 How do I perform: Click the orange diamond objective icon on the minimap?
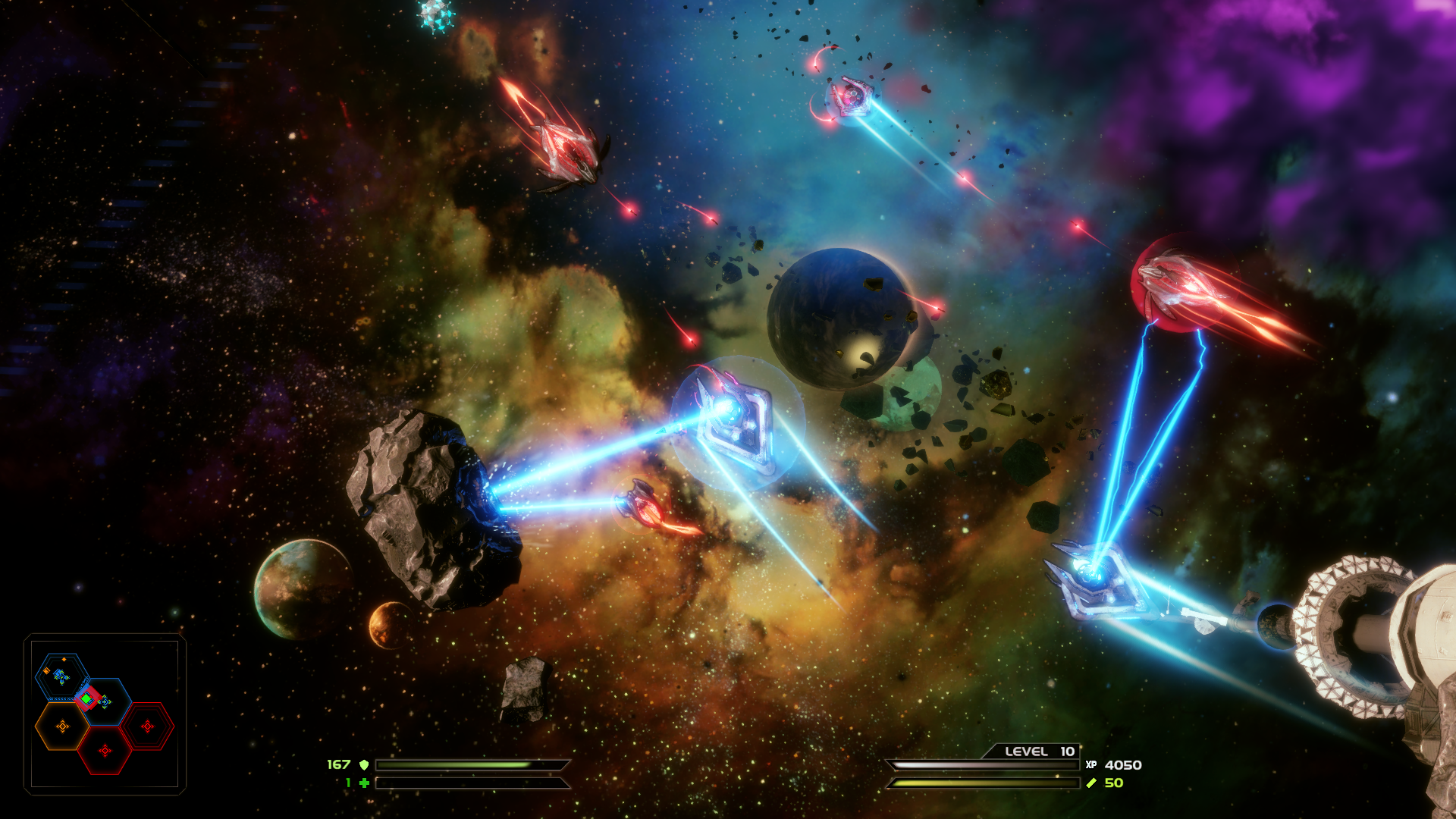64,659
